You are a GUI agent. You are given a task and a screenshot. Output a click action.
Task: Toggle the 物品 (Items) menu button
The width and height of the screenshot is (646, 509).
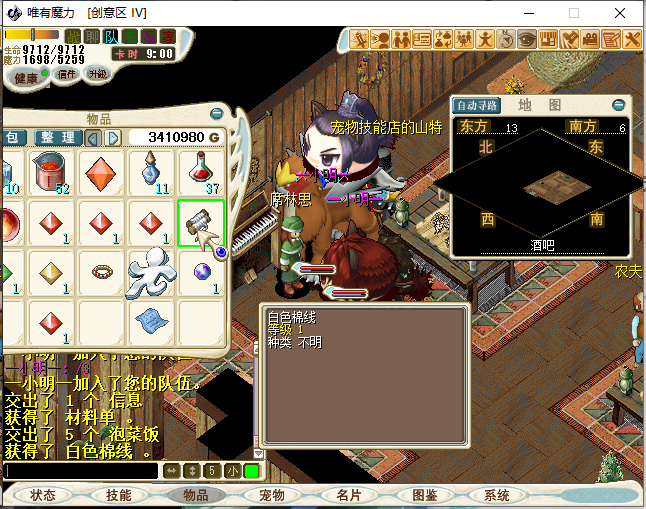[195, 495]
